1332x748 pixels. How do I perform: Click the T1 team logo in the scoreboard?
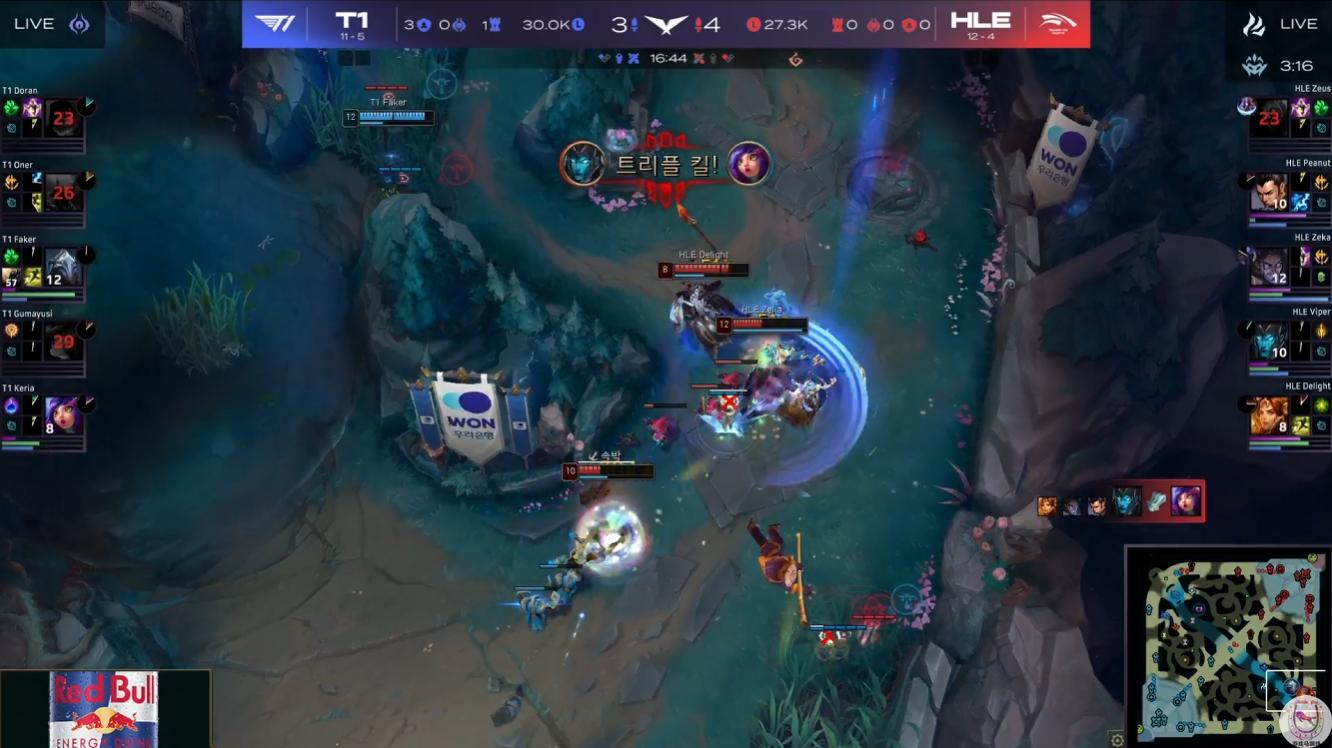coord(275,24)
